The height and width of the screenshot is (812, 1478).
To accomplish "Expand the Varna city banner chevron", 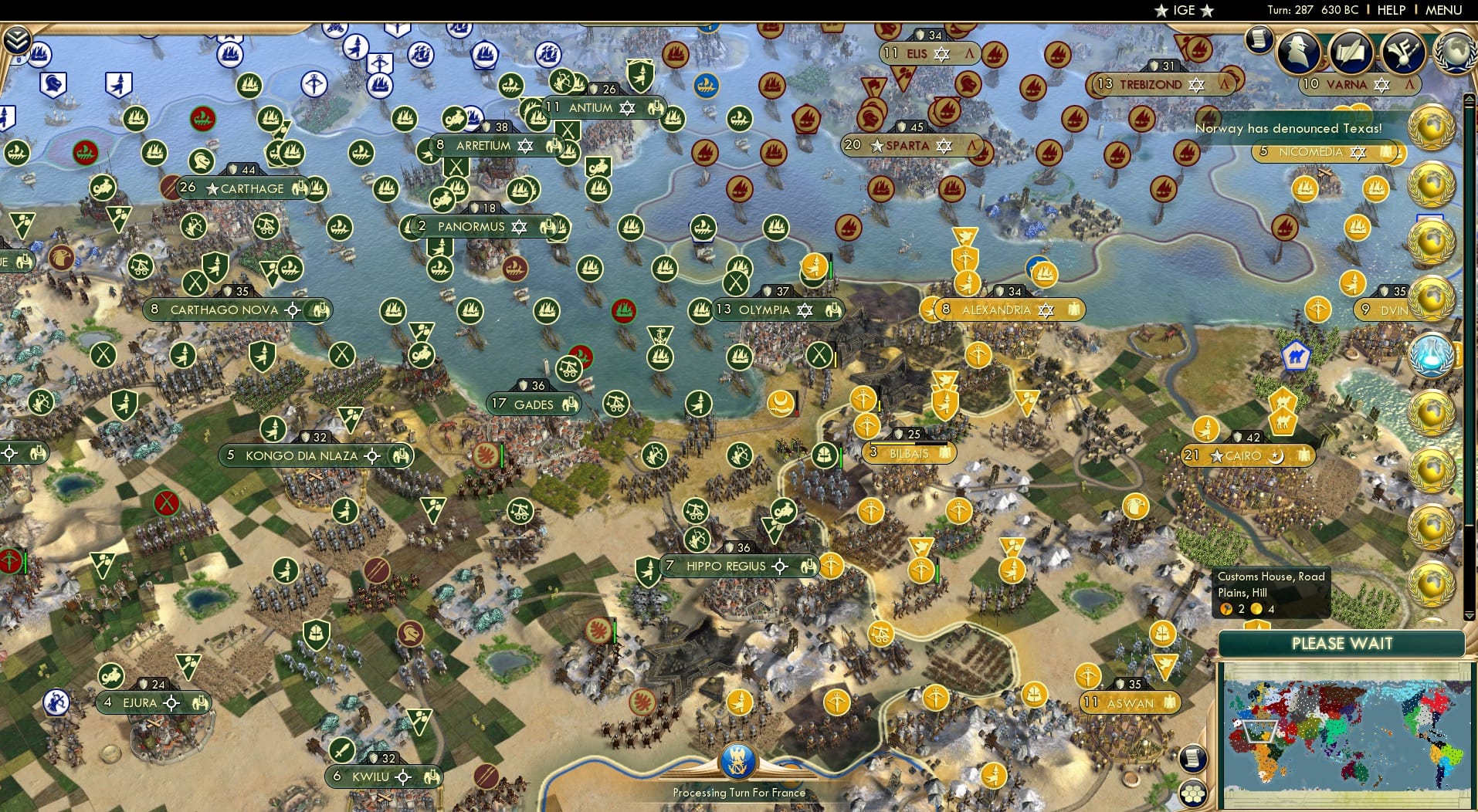I will tap(1411, 85).
